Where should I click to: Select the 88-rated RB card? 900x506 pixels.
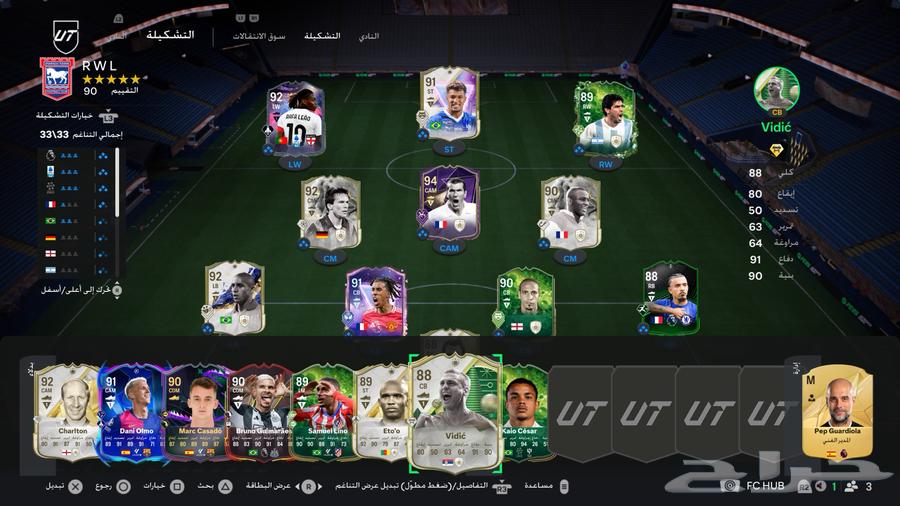[x=671, y=297]
